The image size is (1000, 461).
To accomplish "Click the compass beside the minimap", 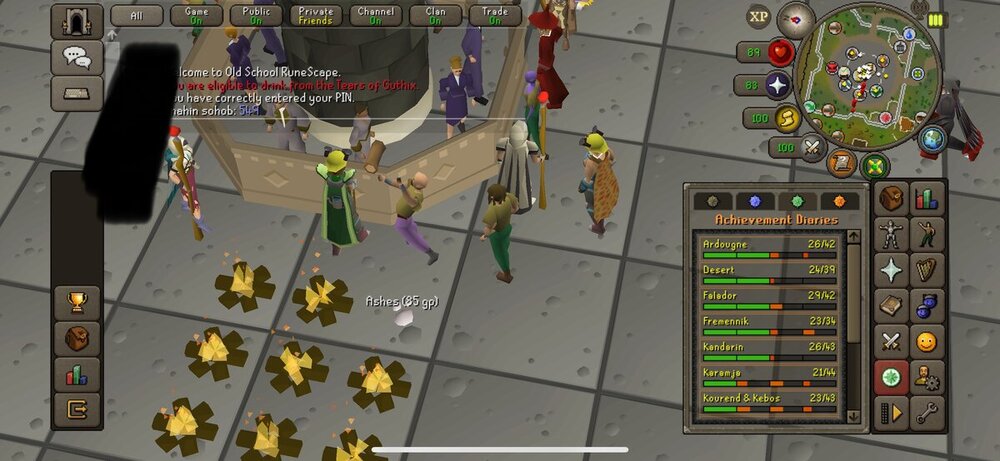I will point(797,17).
